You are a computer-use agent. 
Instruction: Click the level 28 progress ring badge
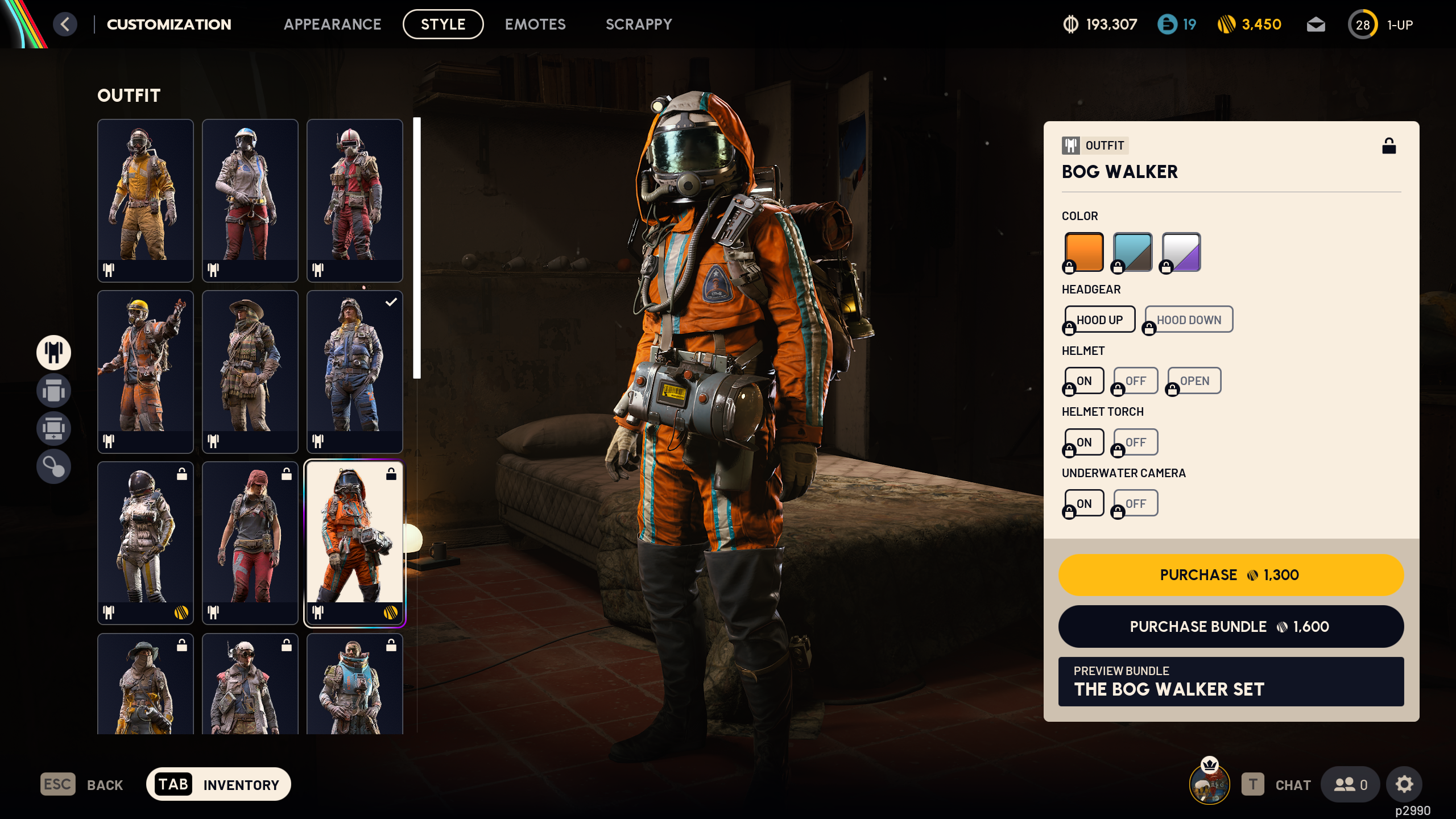pyautogui.click(x=1363, y=24)
